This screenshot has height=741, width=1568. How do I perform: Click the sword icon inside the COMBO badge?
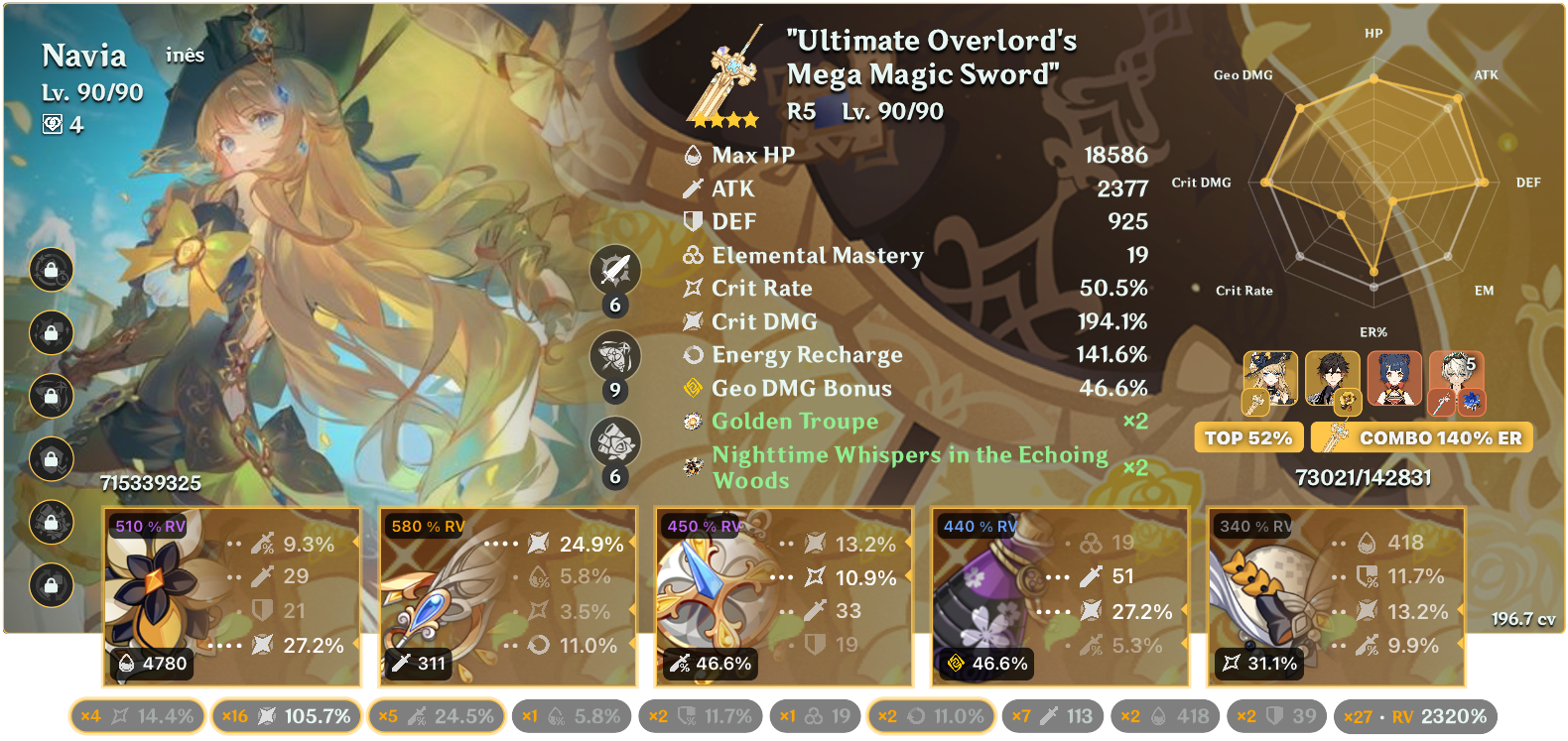(1339, 436)
